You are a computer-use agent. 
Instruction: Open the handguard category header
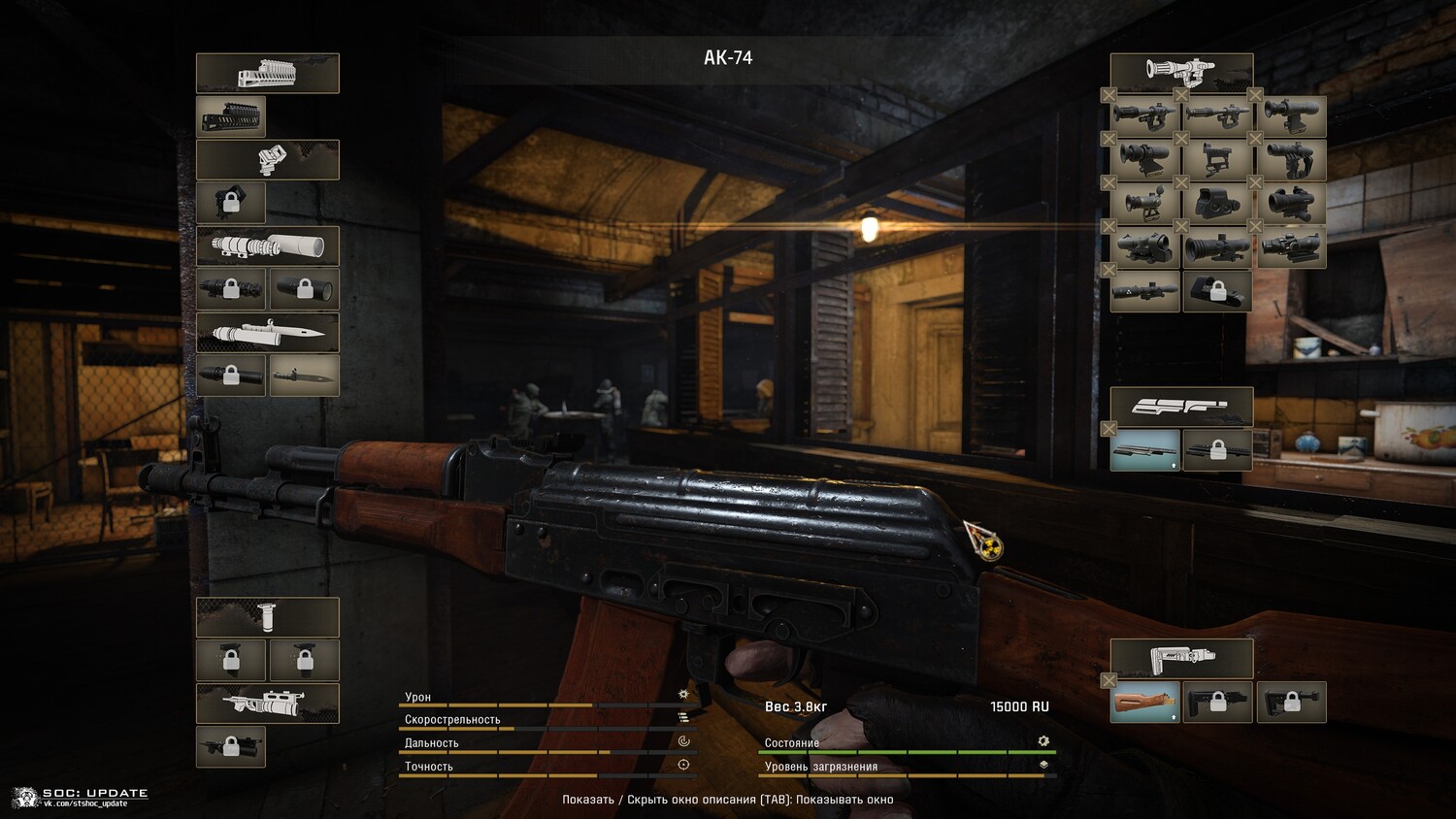268,73
